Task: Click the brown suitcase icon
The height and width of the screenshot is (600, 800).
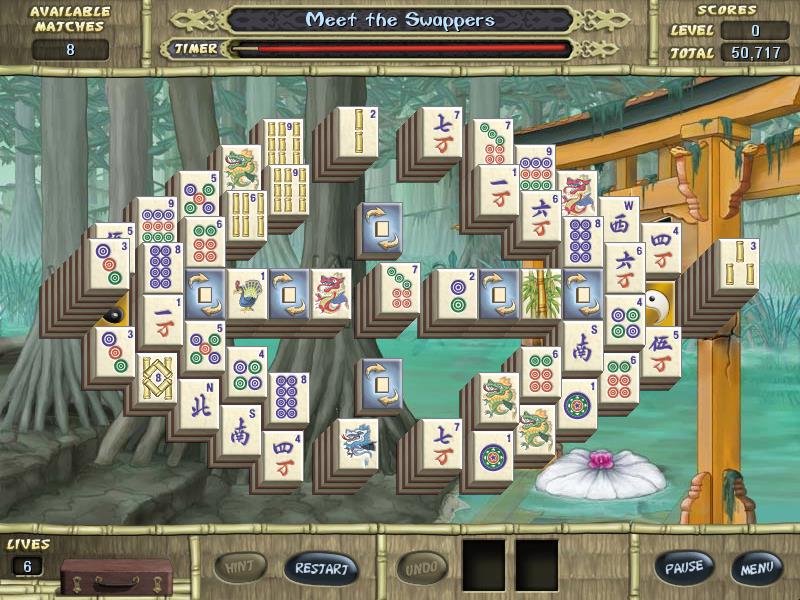Action: click(x=116, y=576)
